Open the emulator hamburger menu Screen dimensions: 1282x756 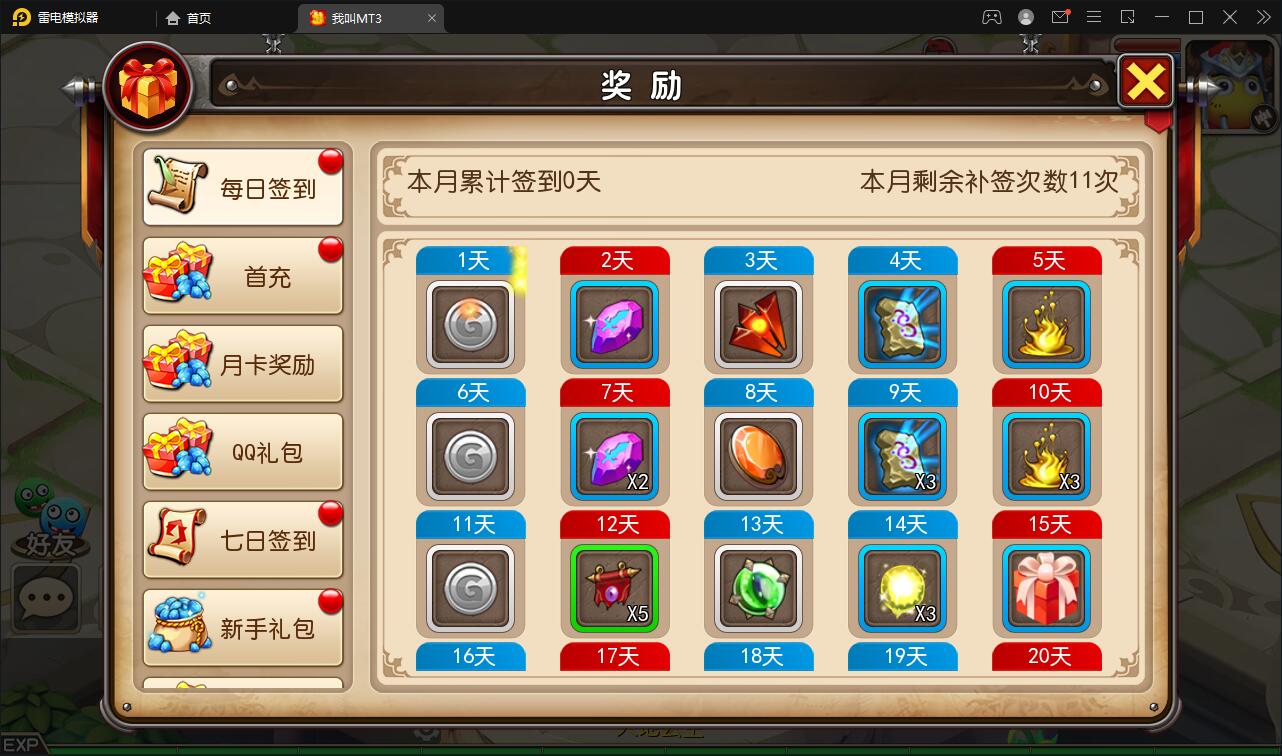[x=1094, y=17]
